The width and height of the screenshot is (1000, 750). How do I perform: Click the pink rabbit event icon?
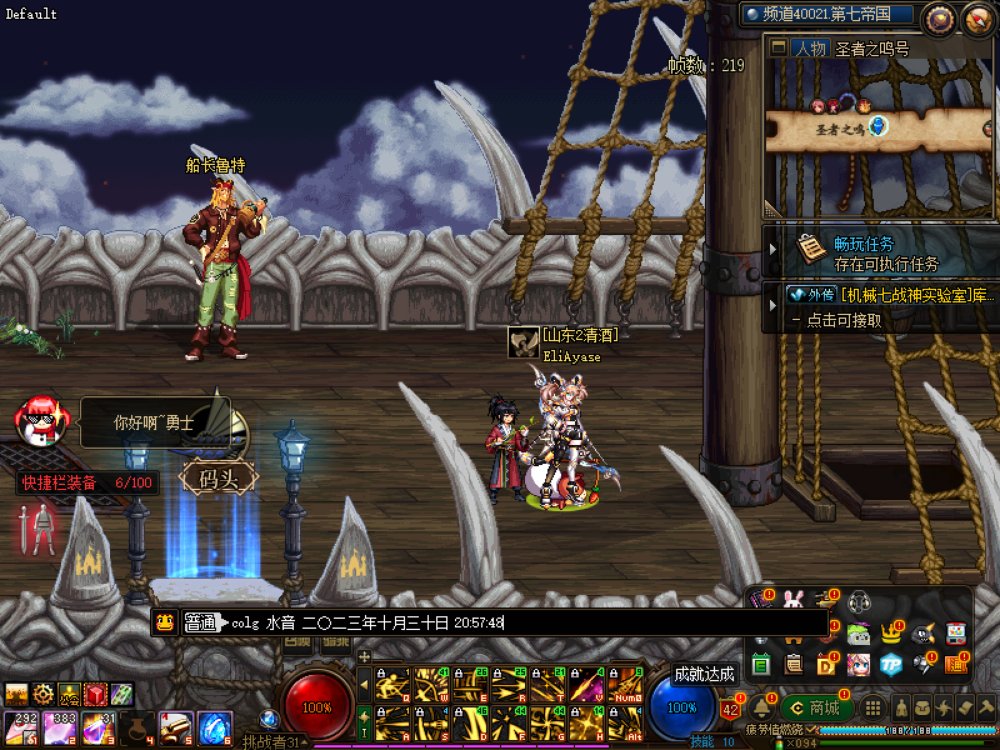click(794, 601)
